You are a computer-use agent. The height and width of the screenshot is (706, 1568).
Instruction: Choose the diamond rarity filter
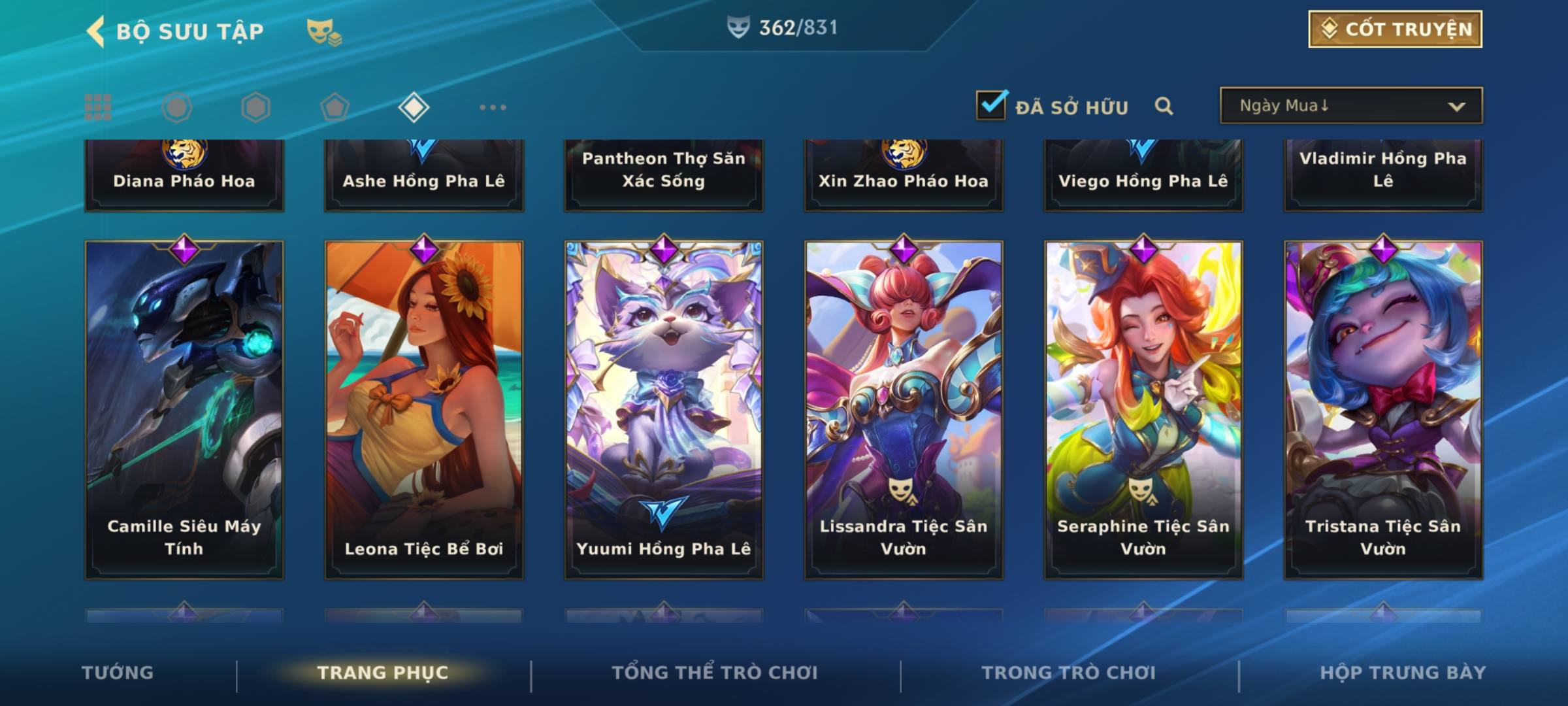pyautogui.click(x=414, y=107)
